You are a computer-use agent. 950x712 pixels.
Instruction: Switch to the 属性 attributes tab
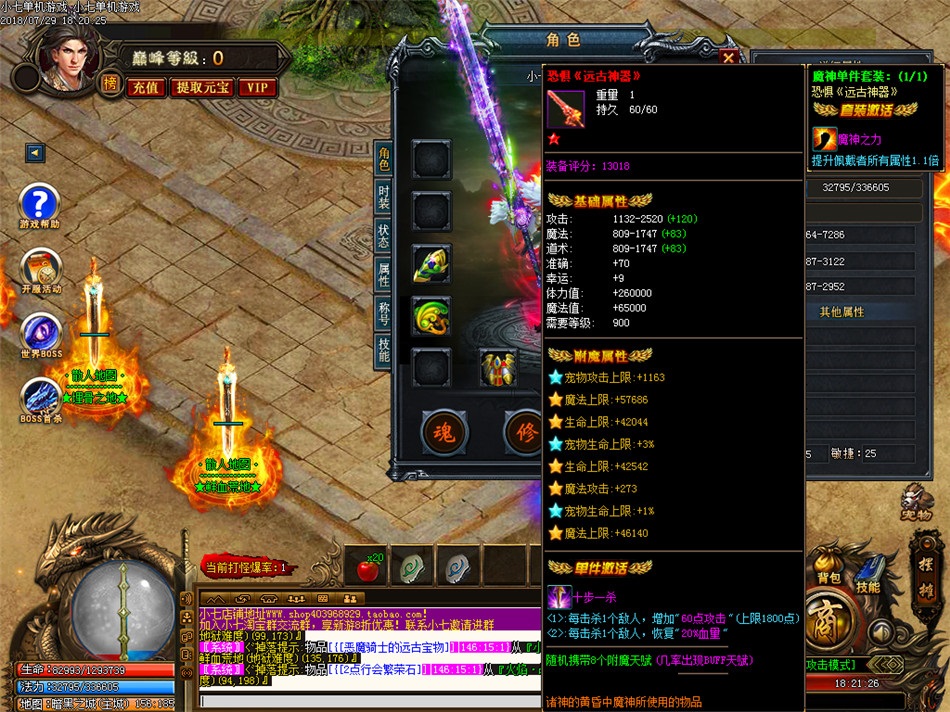point(383,274)
